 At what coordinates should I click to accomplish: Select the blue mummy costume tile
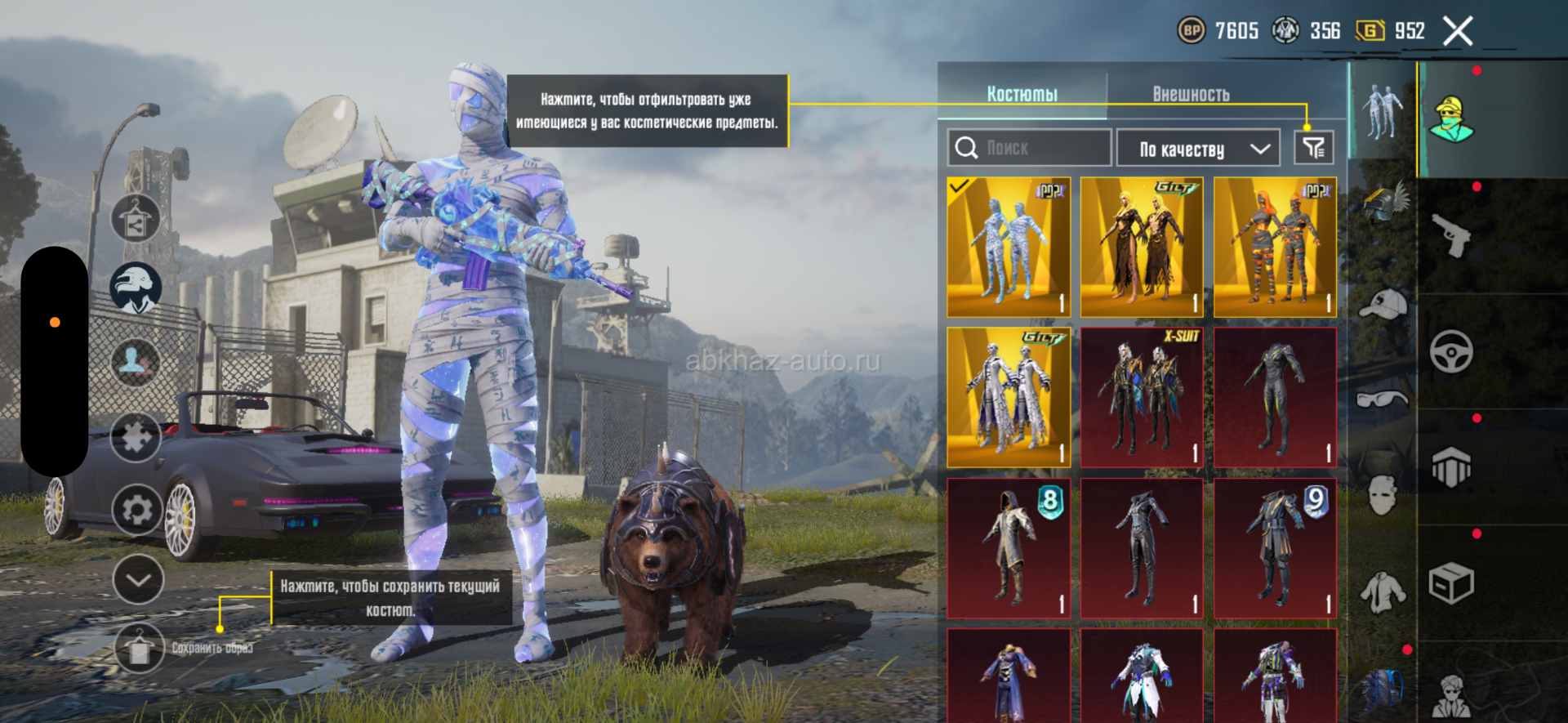[1009, 248]
